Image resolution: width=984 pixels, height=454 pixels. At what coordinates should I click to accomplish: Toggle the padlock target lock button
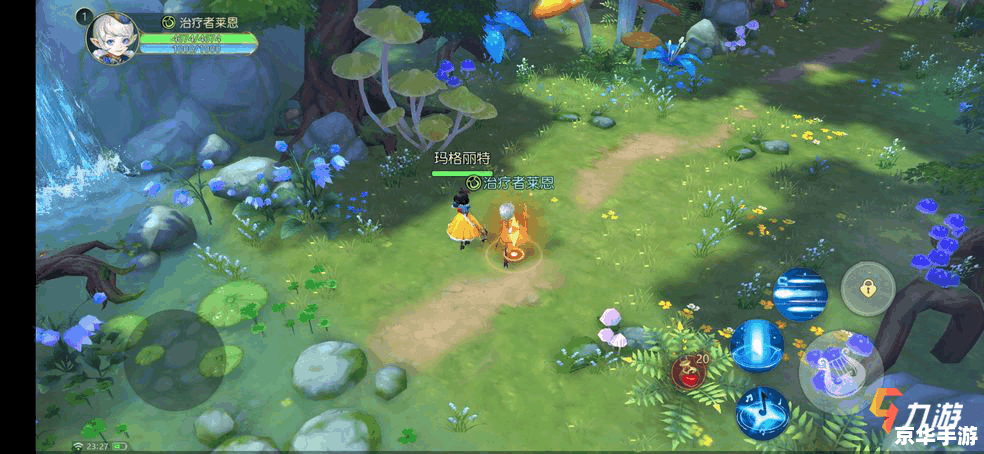tap(867, 289)
